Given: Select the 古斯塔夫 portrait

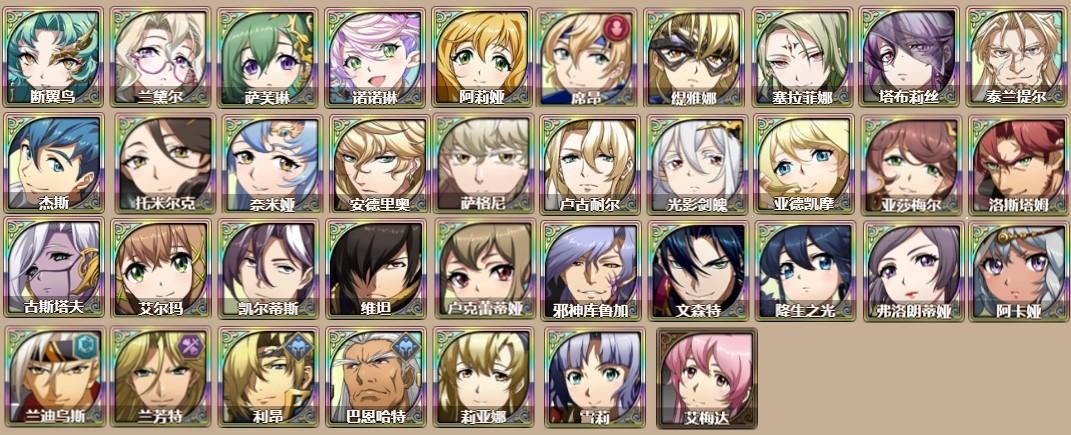Looking at the screenshot, I should coord(54,270).
